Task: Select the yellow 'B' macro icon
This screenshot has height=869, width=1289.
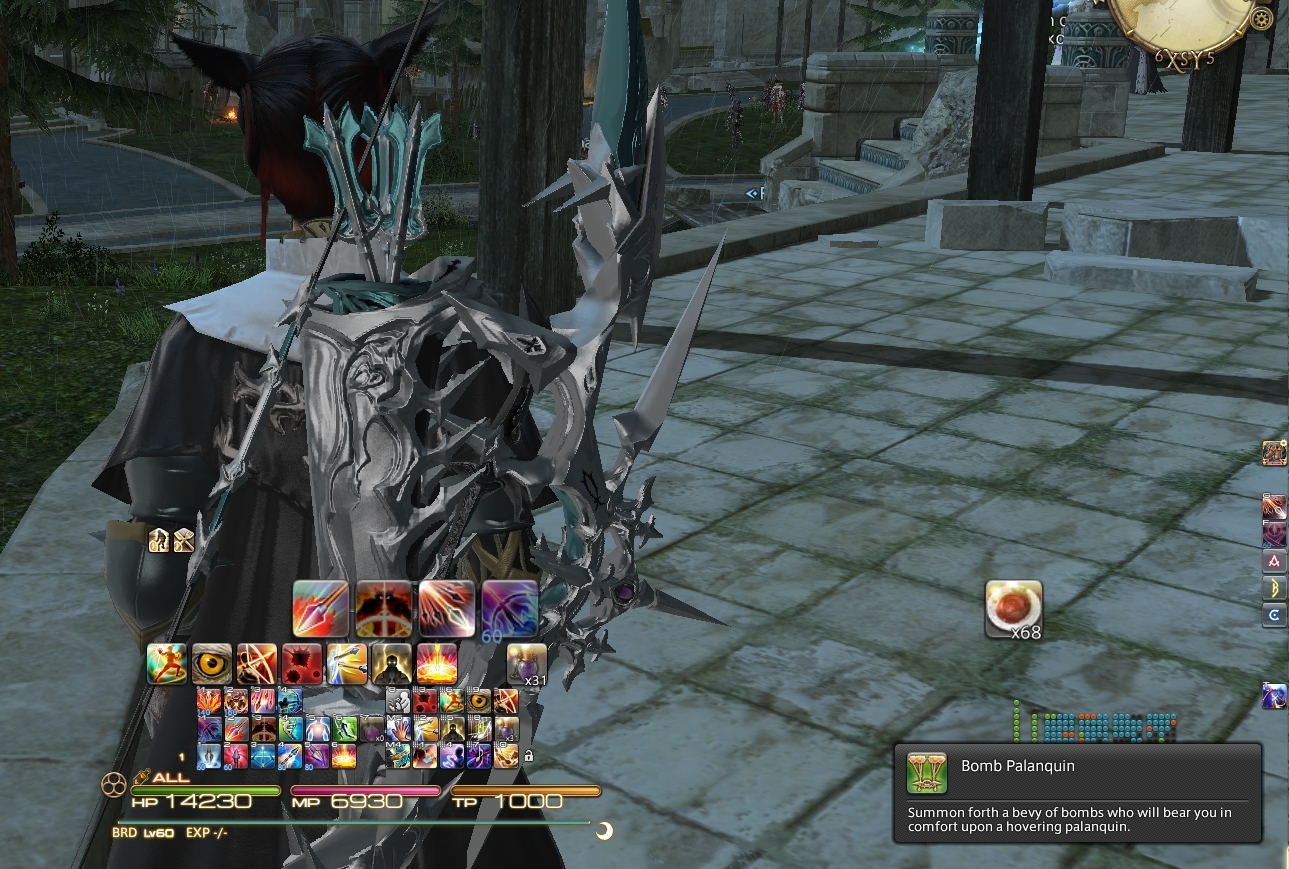Action: (1274, 589)
